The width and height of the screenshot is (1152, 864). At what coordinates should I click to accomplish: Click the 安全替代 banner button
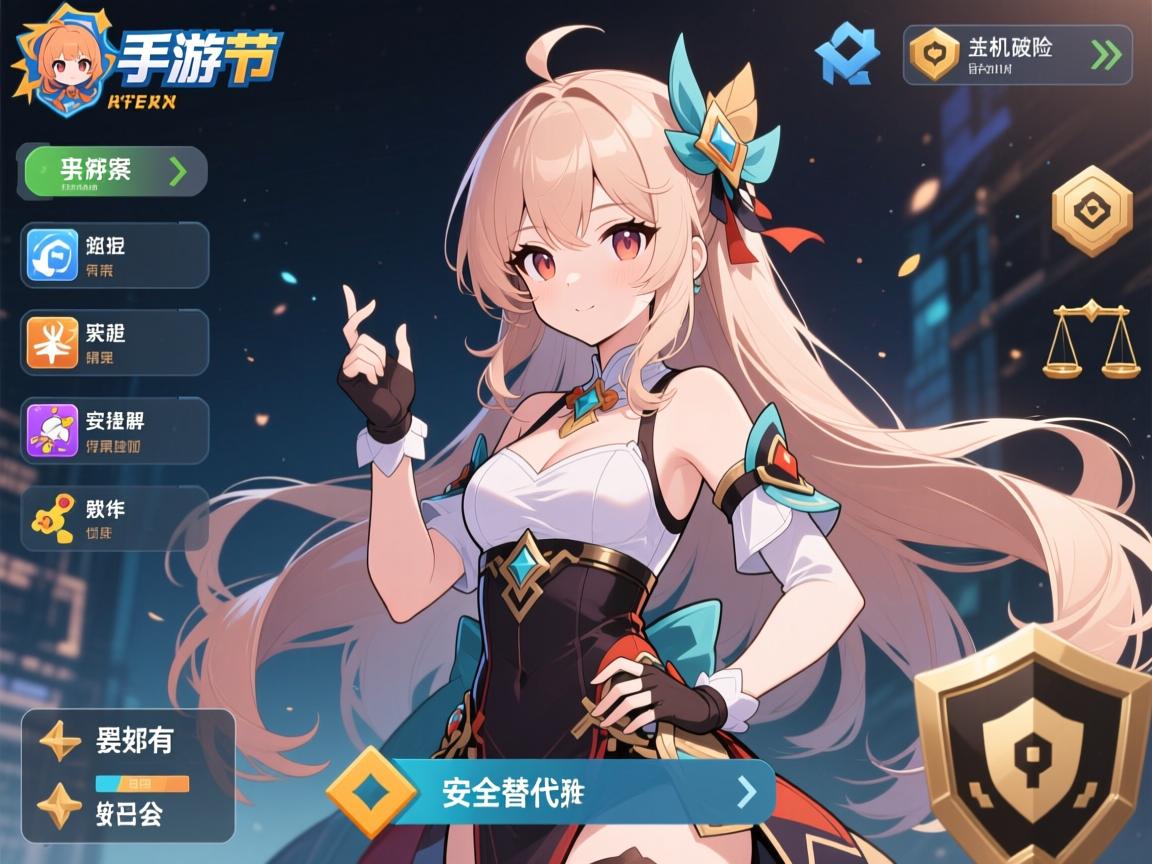click(x=552, y=792)
